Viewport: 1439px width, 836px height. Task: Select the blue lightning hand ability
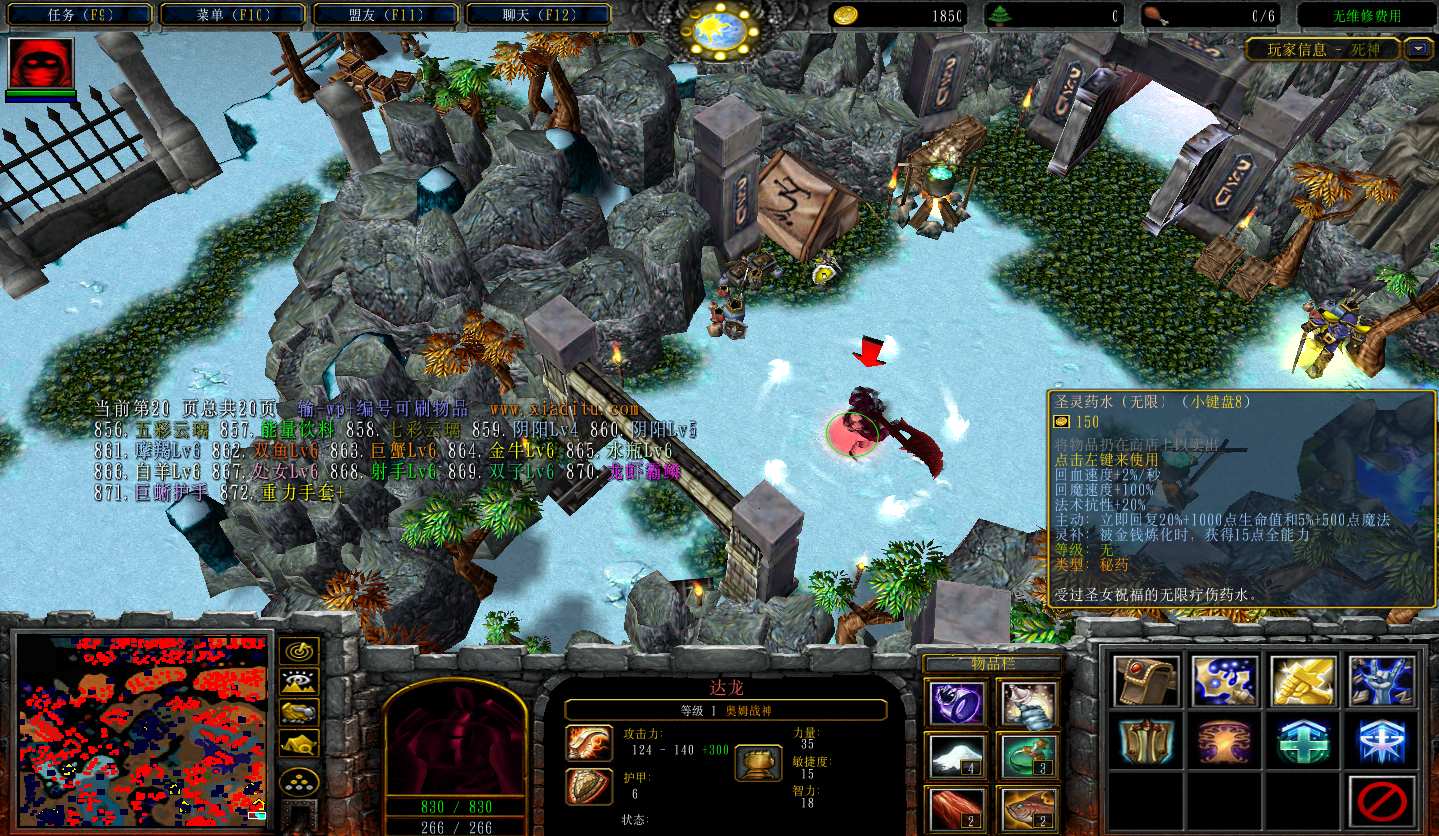pos(1382,682)
